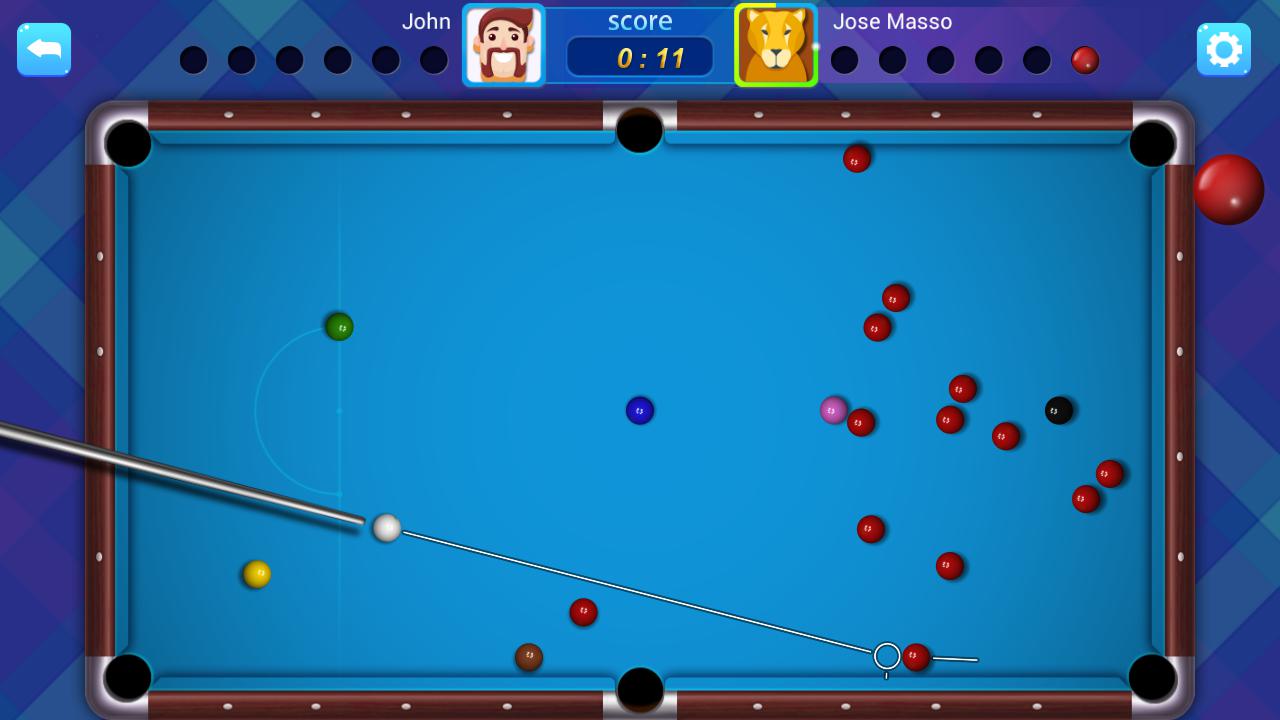Click the first dark ball marker under John's name
Image resolution: width=1280 pixels, height=720 pixels.
click(x=194, y=60)
